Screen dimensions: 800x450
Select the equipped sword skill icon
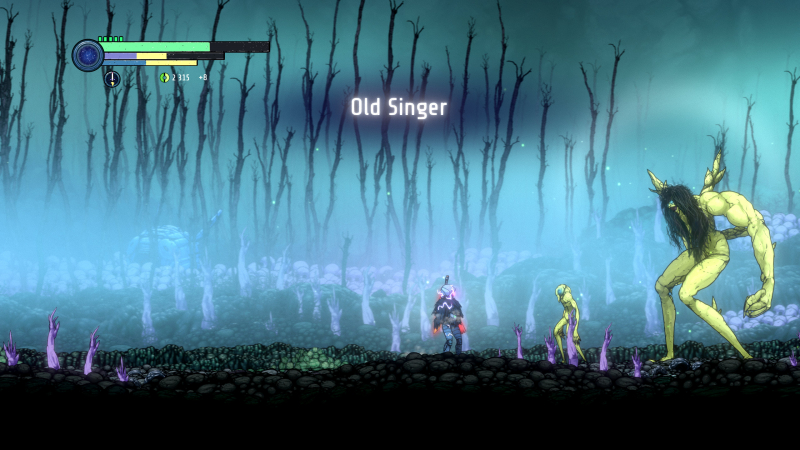click(112, 78)
